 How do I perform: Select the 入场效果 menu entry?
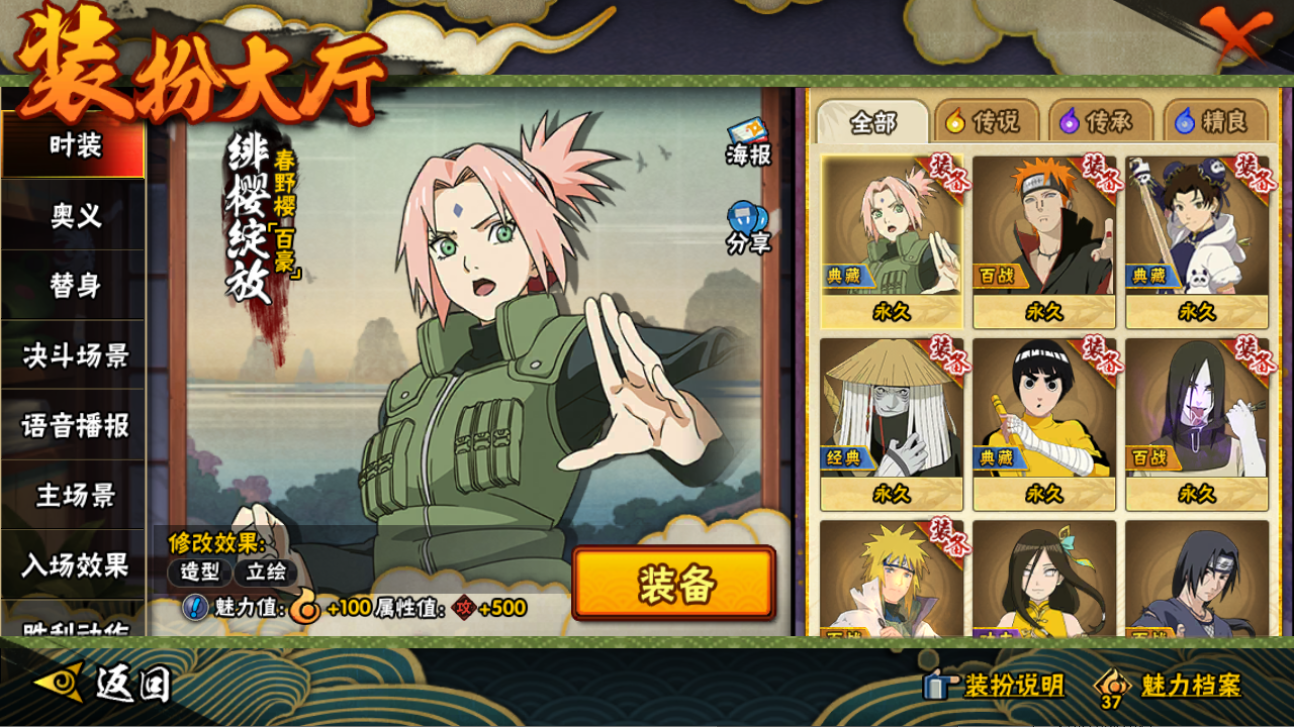(x=75, y=565)
